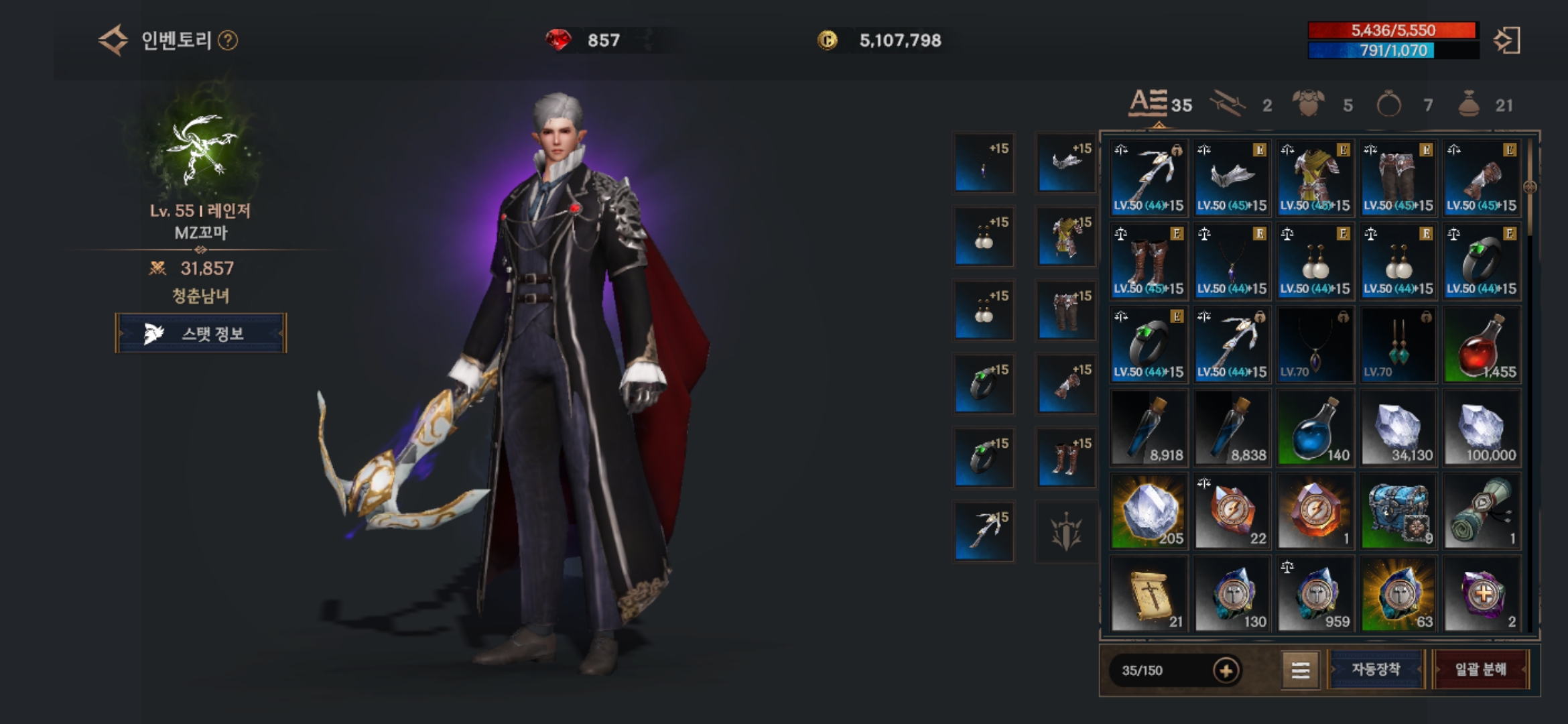Select the consumables pouch tab
1568x724 pixels.
pos(1483,105)
